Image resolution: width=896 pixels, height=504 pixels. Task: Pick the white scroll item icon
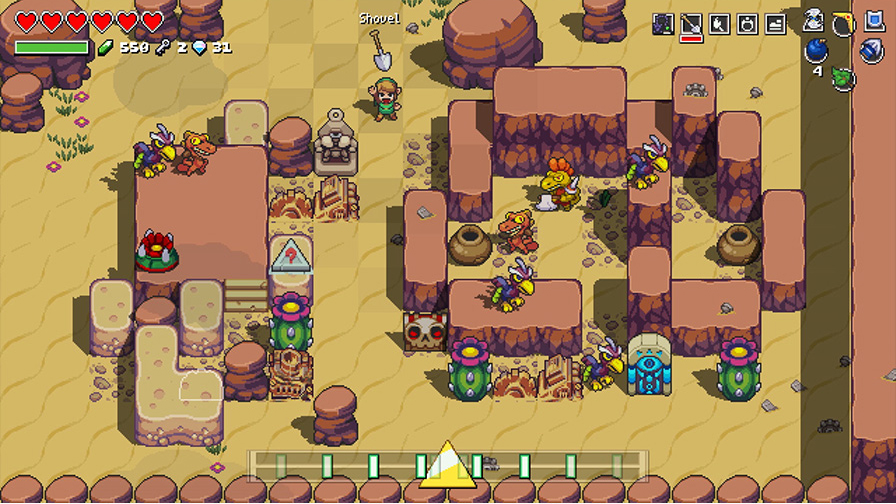[x=814, y=21]
